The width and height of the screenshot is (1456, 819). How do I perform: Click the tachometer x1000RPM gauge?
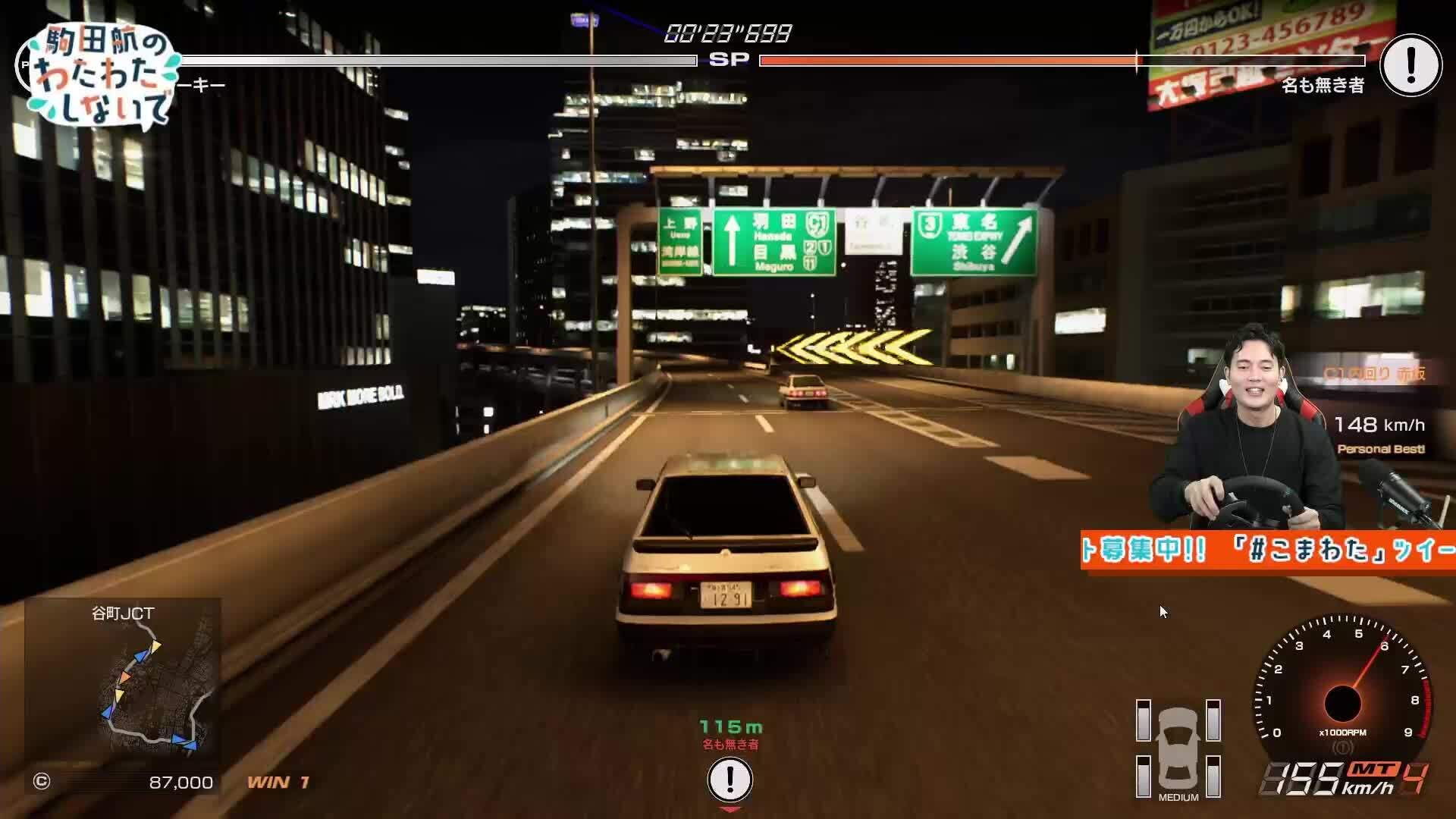pyautogui.click(x=1342, y=705)
